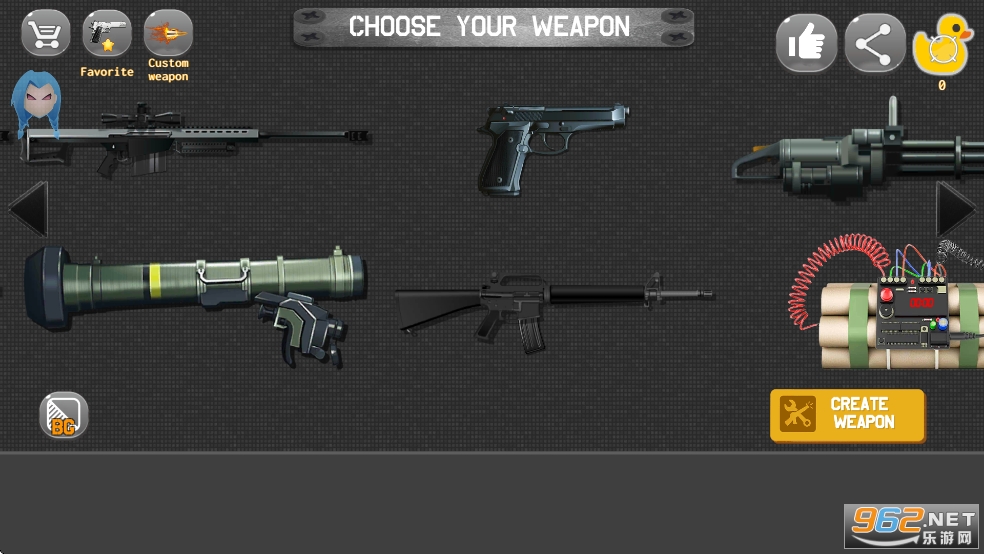The image size is (984, 554).
Task: Choose the M16 assault rifle
Action: pyautogui.click(x=550, y=305)
